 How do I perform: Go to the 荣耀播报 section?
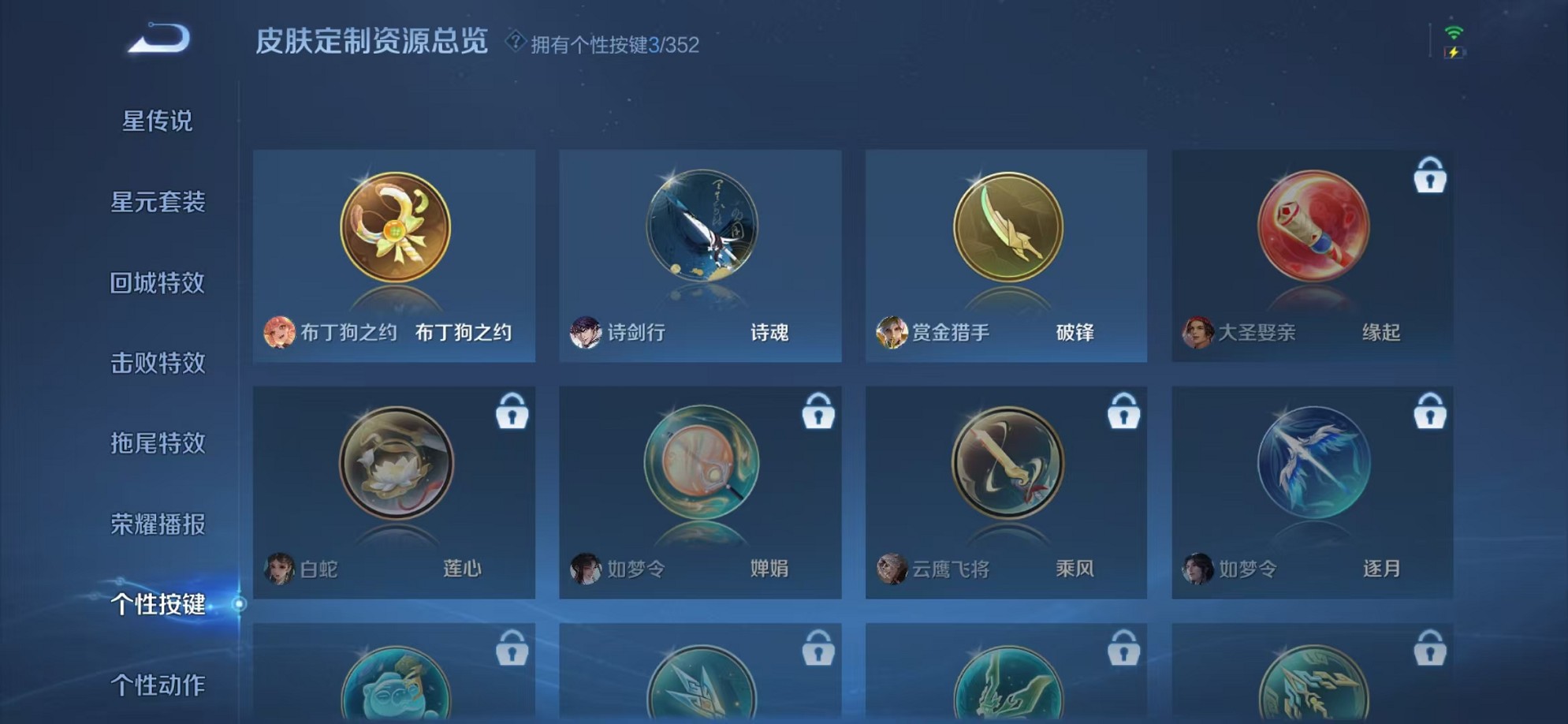pyautogui.click(x=156, y=524)
